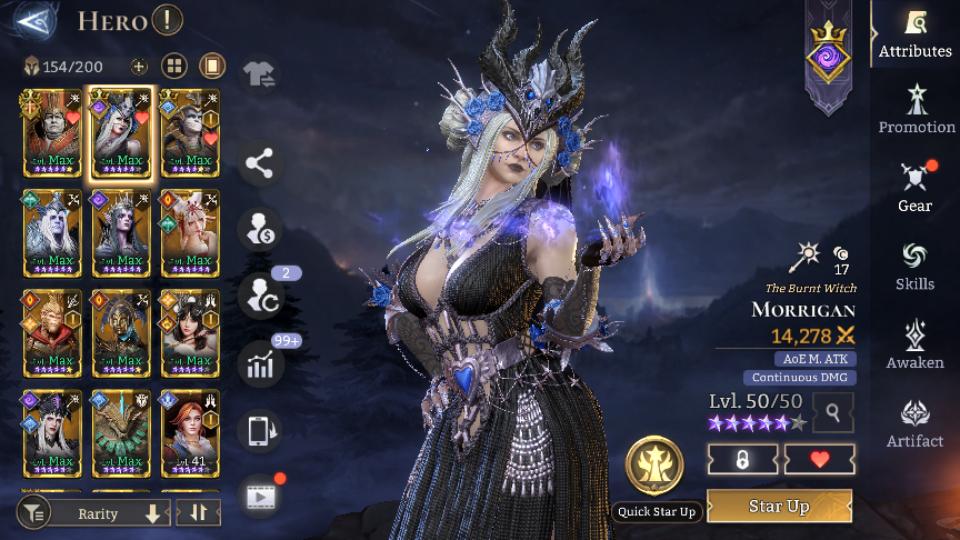Viewport: 960px width, 540px height.
Task: Open the Artifact tab
Action: click(915, 423)
